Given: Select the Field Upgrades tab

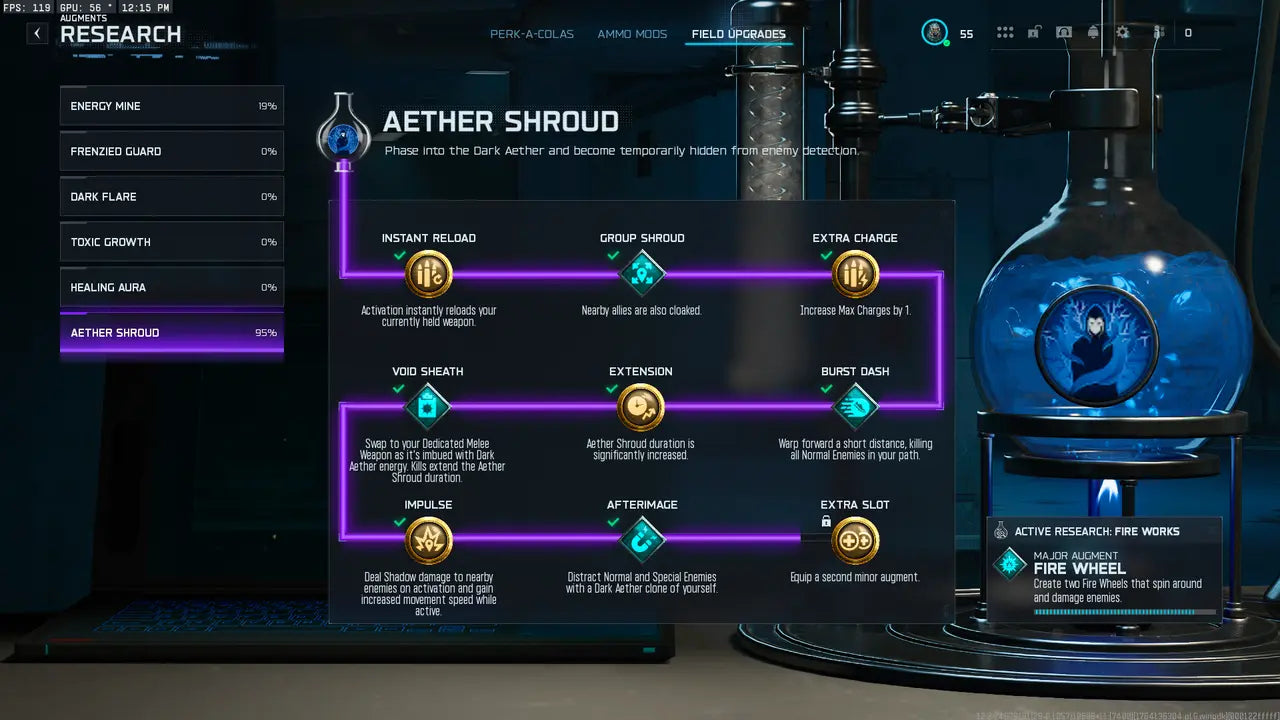Looking at the screenshot, I should coord(739,34).
